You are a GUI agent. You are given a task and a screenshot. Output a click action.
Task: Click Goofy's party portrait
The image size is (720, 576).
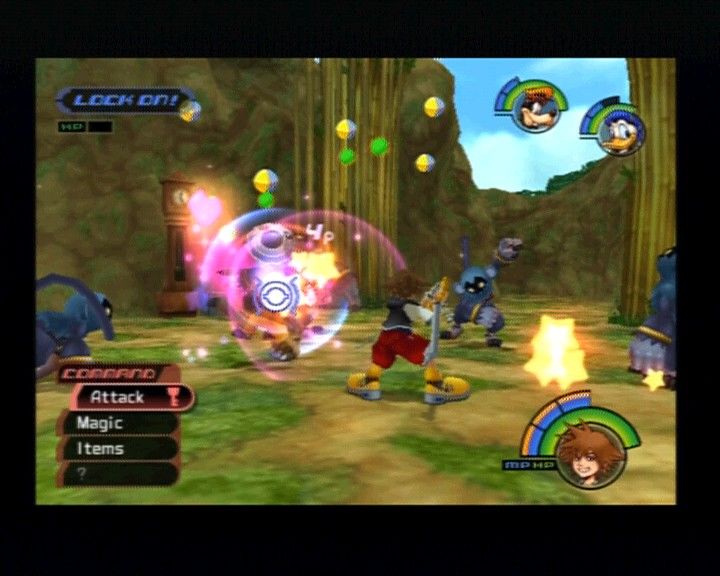534,108
